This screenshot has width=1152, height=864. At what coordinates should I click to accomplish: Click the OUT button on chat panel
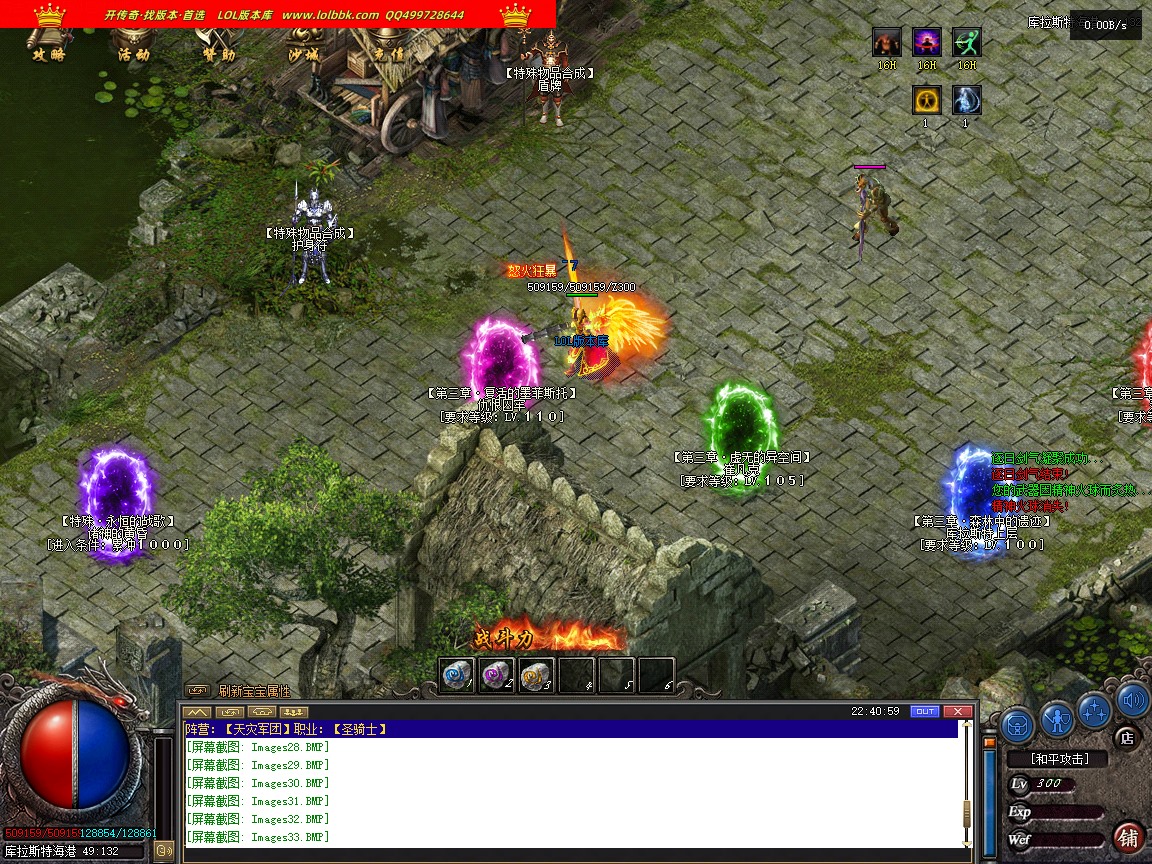[x=925, y=712]
